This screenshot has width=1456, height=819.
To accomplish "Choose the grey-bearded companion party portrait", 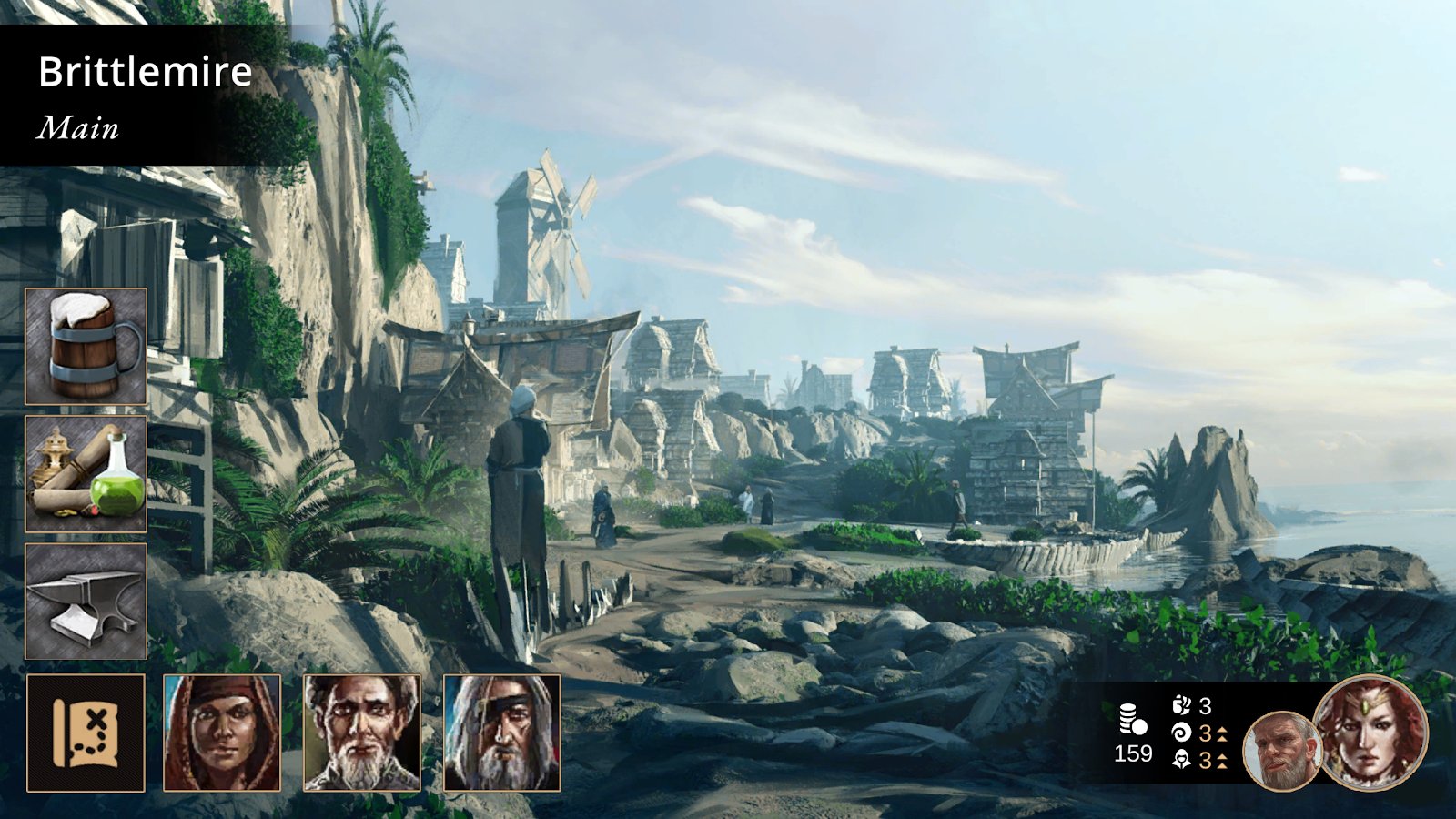I will click(1281, 750).
